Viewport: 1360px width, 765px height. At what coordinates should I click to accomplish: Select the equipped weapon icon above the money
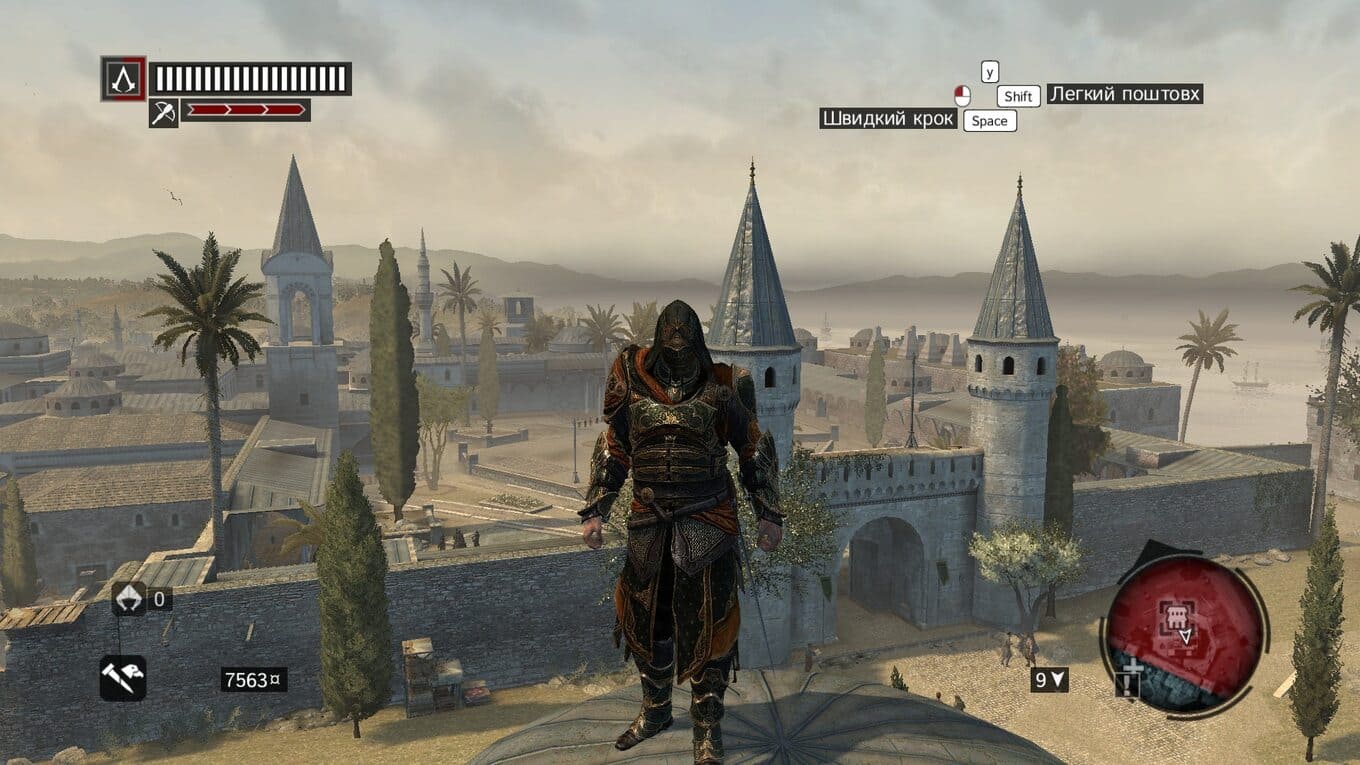pyautogui.click(x=123, y=677)
